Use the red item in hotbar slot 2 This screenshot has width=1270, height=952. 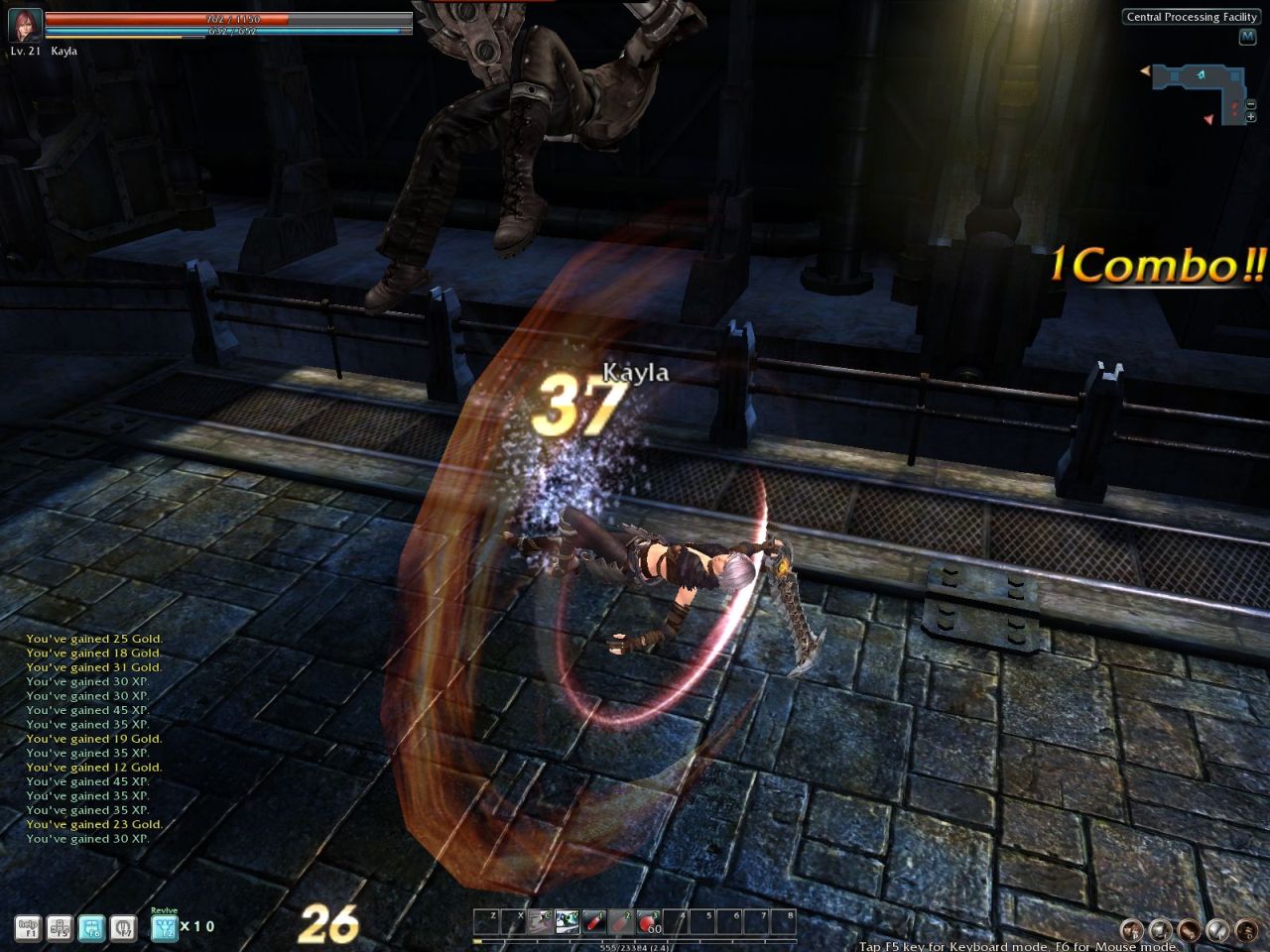pos(621,922)
